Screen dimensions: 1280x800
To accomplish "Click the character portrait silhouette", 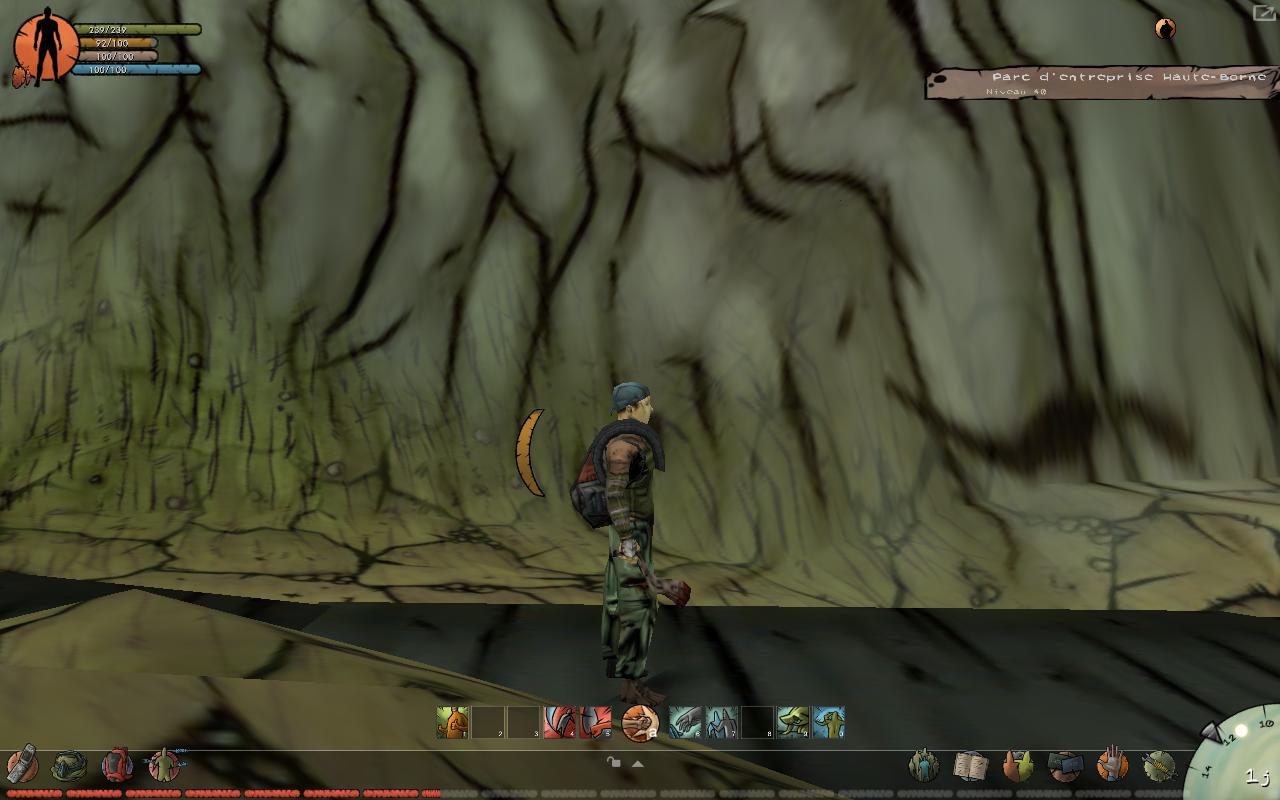I will click(43, 46).
